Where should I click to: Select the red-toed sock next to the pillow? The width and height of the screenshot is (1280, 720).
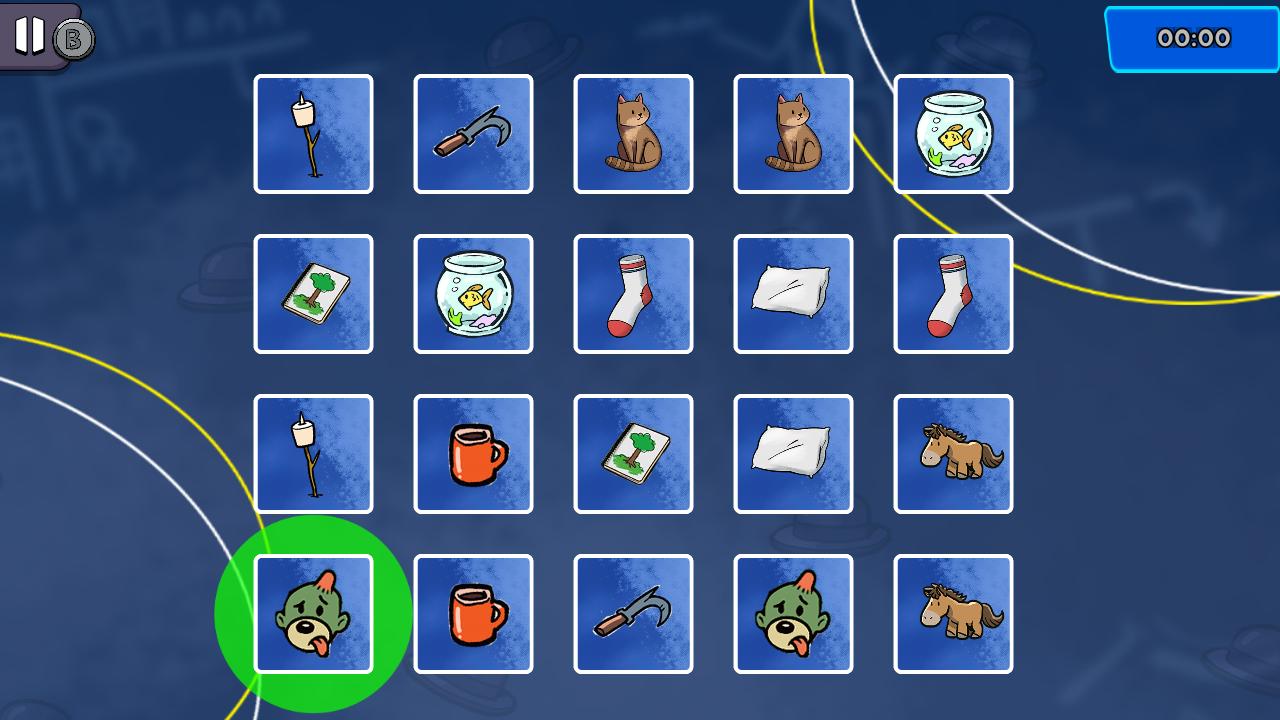633,294
